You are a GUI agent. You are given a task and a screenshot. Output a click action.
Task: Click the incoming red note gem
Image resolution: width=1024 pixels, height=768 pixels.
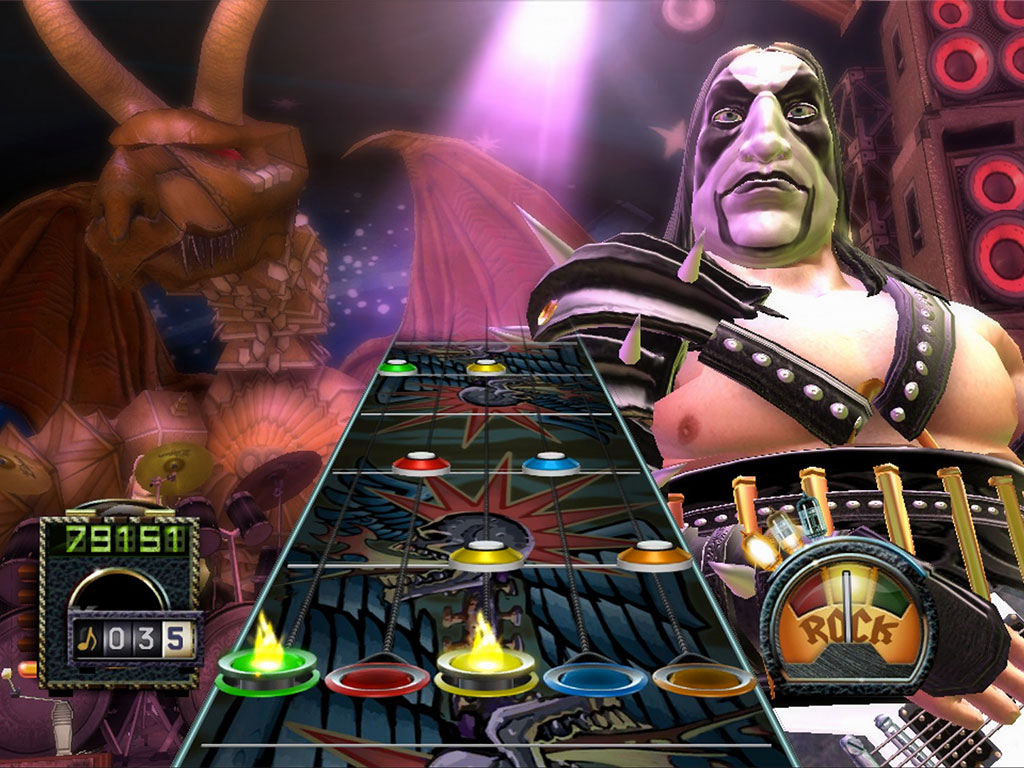pyautogui.click(x=421, y=463)
